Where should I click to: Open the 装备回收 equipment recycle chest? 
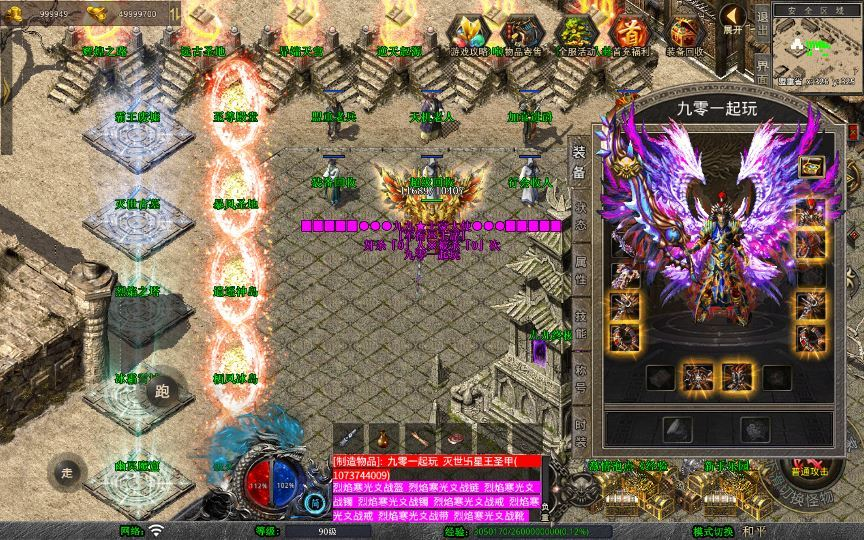click(x=685, y=33)
